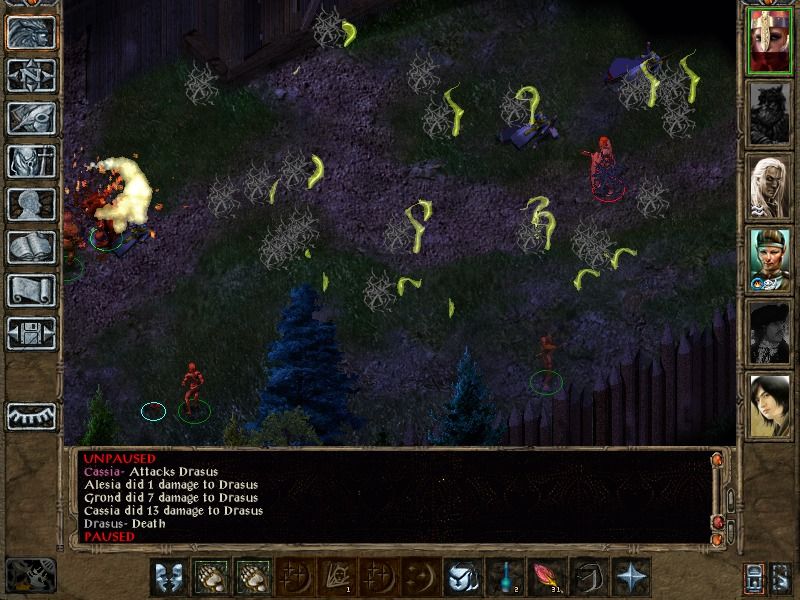Image resolution: width=800 pixels, height=600 pixels.
Task: Return to game view with the dragon head button
Action: (31, 31)
